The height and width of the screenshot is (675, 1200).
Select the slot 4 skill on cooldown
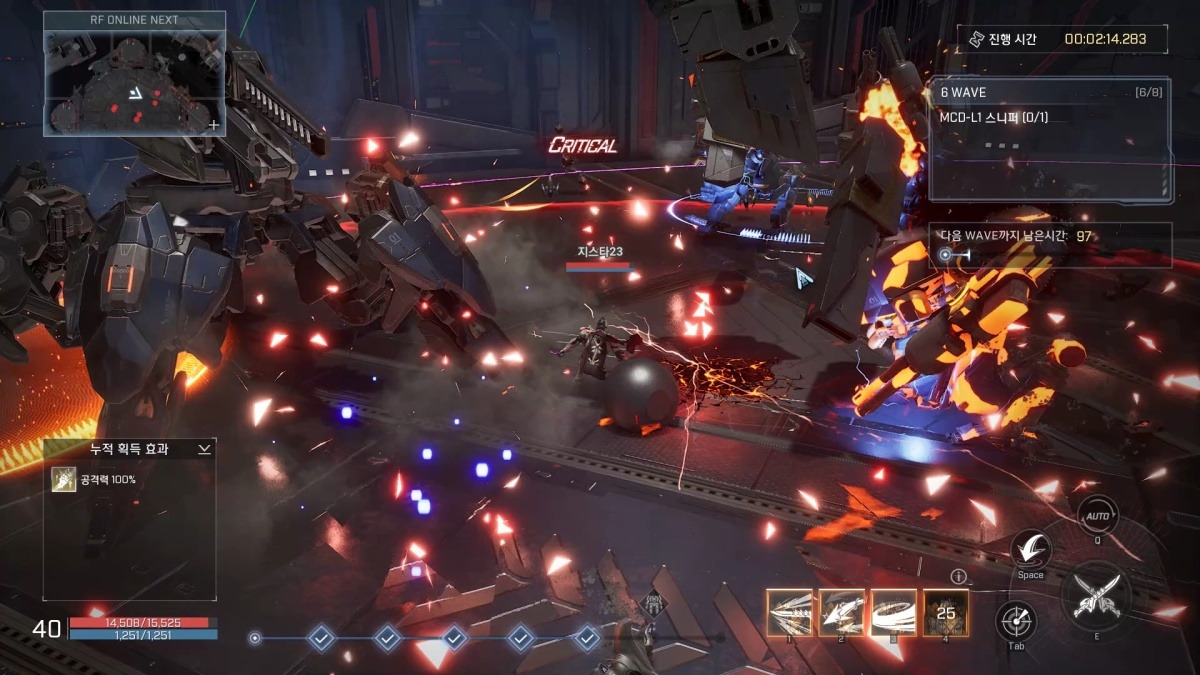click(945, 612)
